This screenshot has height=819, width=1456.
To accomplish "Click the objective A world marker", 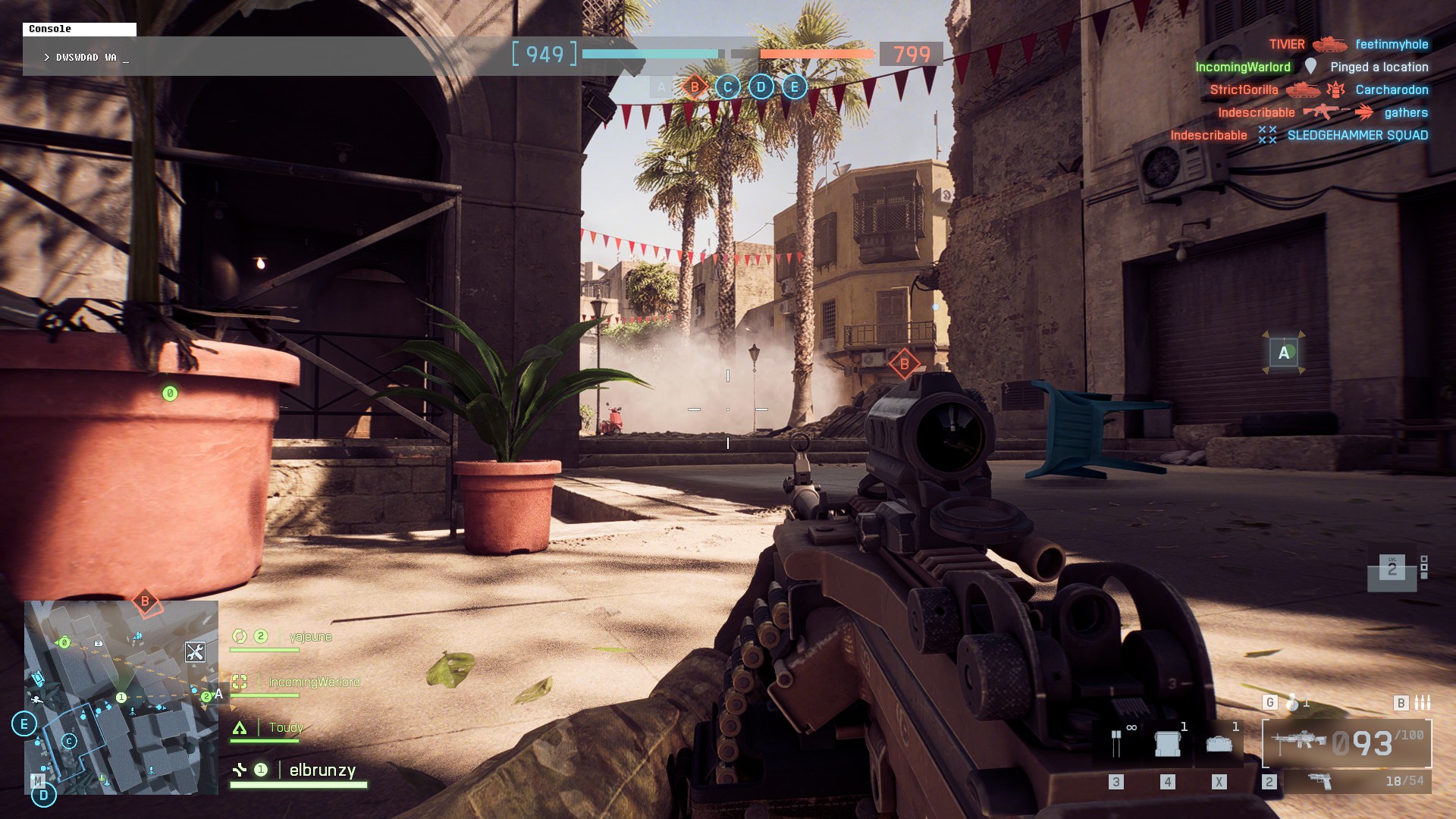I will [1284, 353].
